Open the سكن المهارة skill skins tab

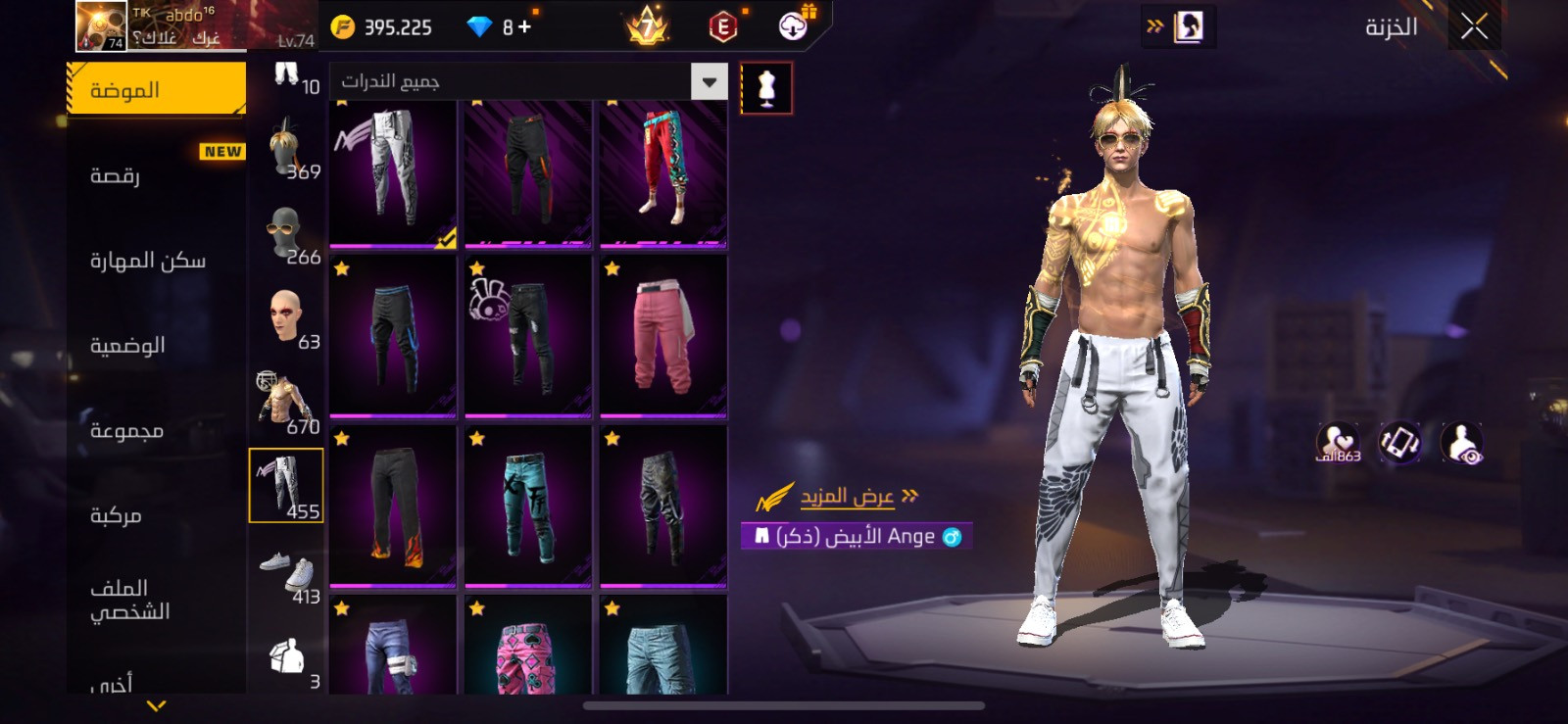pos(148,261)
